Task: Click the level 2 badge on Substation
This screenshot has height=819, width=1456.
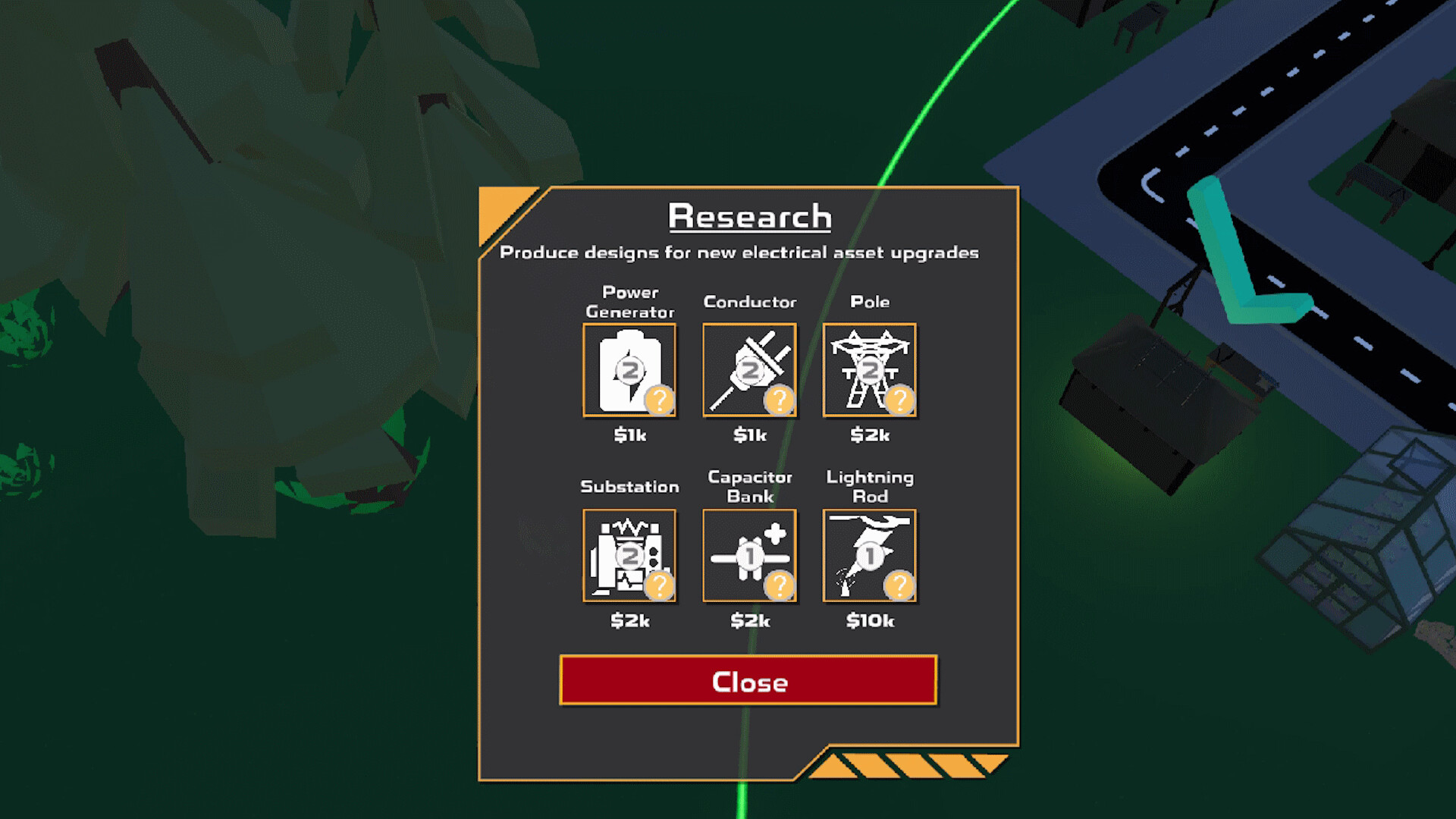Action: click(x=630, y=556)
